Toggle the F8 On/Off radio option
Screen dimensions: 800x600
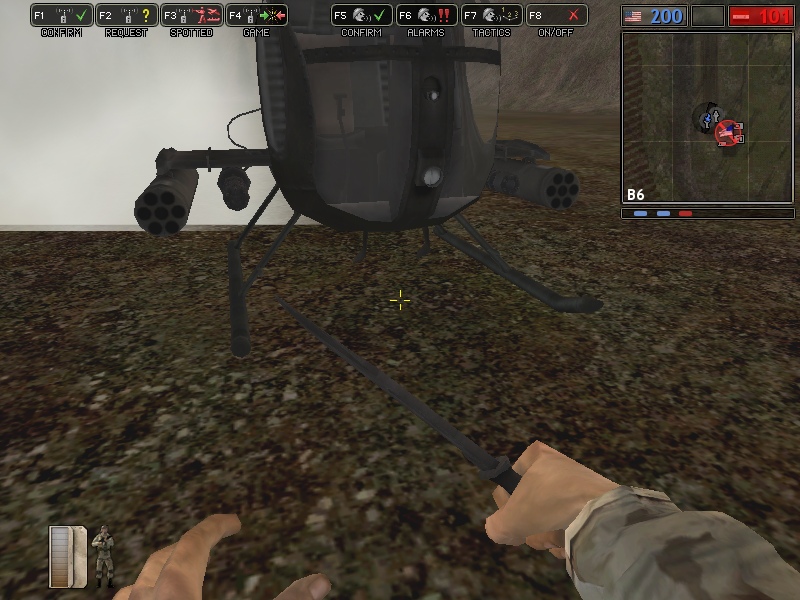tap(557, 16)
